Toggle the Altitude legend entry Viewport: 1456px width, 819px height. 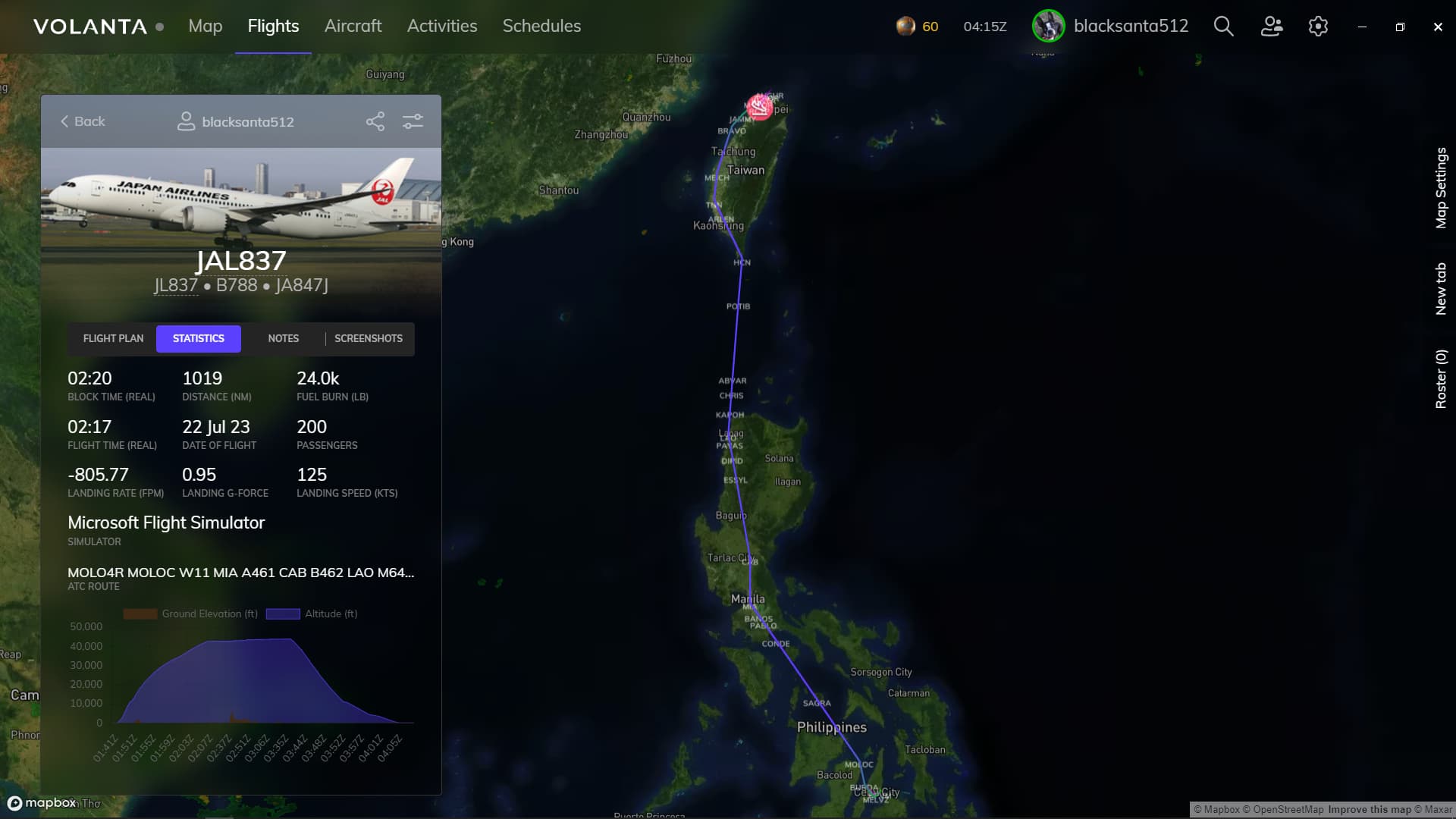pyautogui.click(x=312, y=613)
